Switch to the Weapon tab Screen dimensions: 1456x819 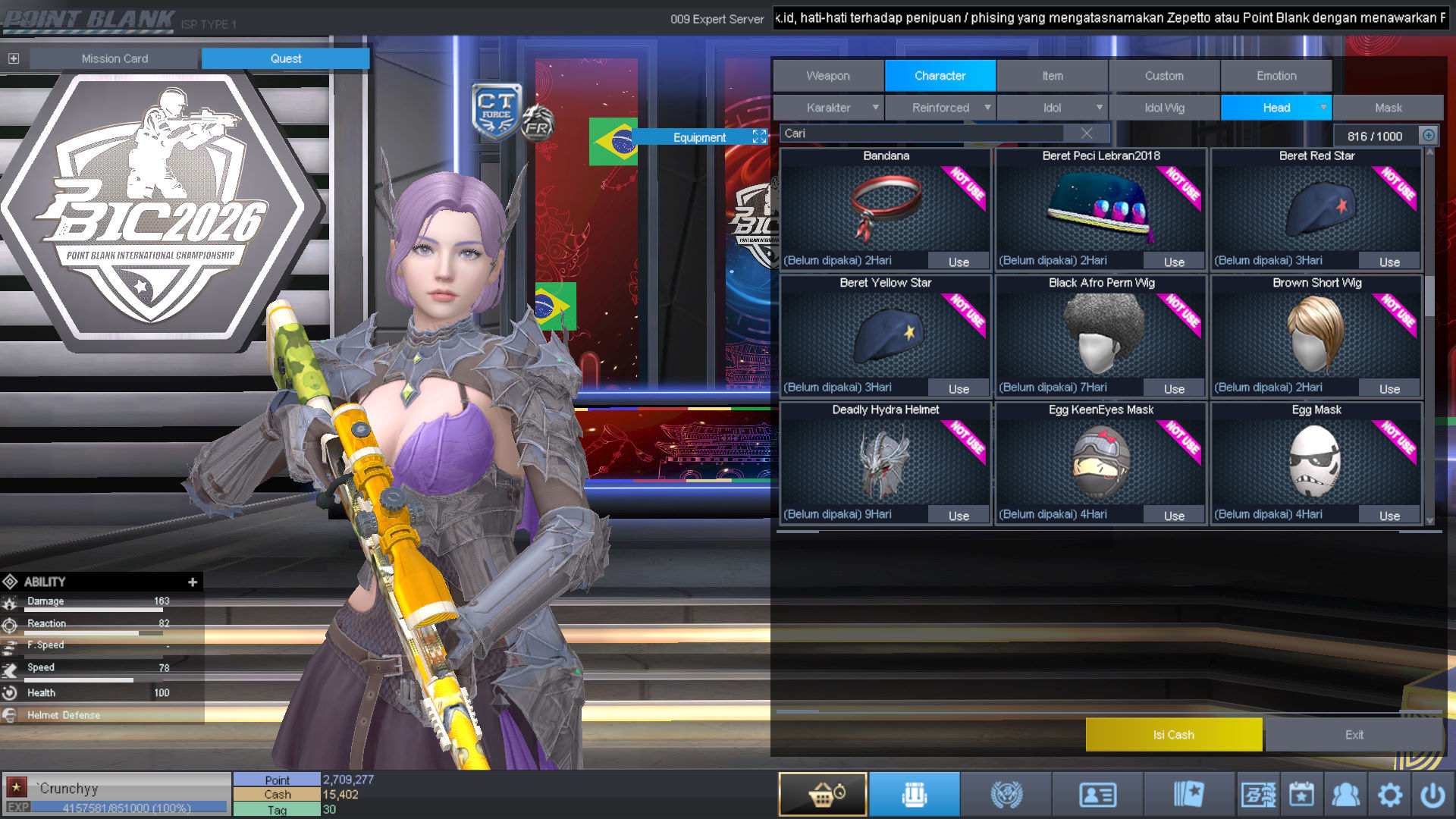[x=828, y=76]
